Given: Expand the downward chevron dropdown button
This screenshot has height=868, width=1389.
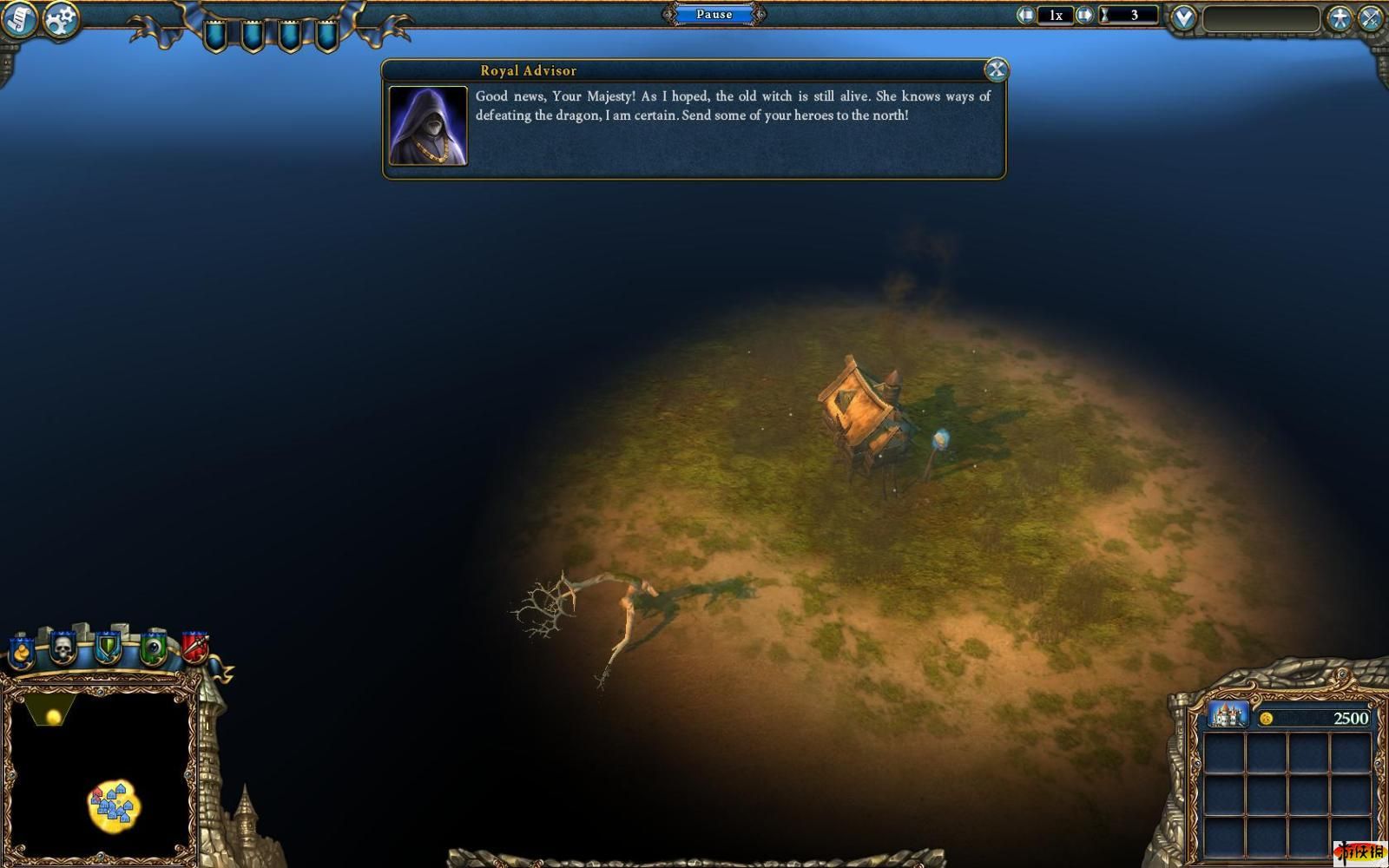Looking at the screenshot, I should point(1182,17).
